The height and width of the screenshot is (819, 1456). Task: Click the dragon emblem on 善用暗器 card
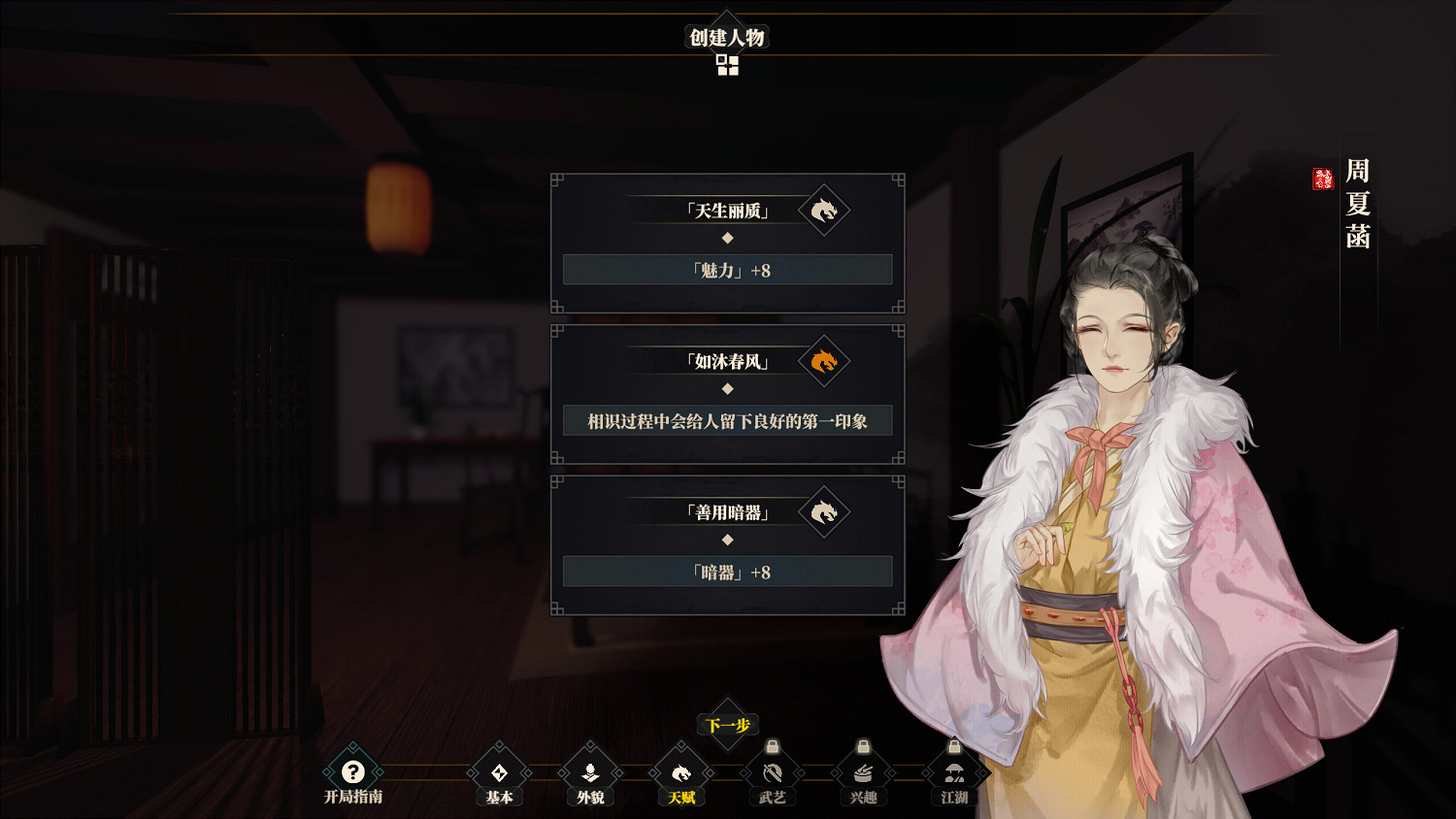coord(824,512)
